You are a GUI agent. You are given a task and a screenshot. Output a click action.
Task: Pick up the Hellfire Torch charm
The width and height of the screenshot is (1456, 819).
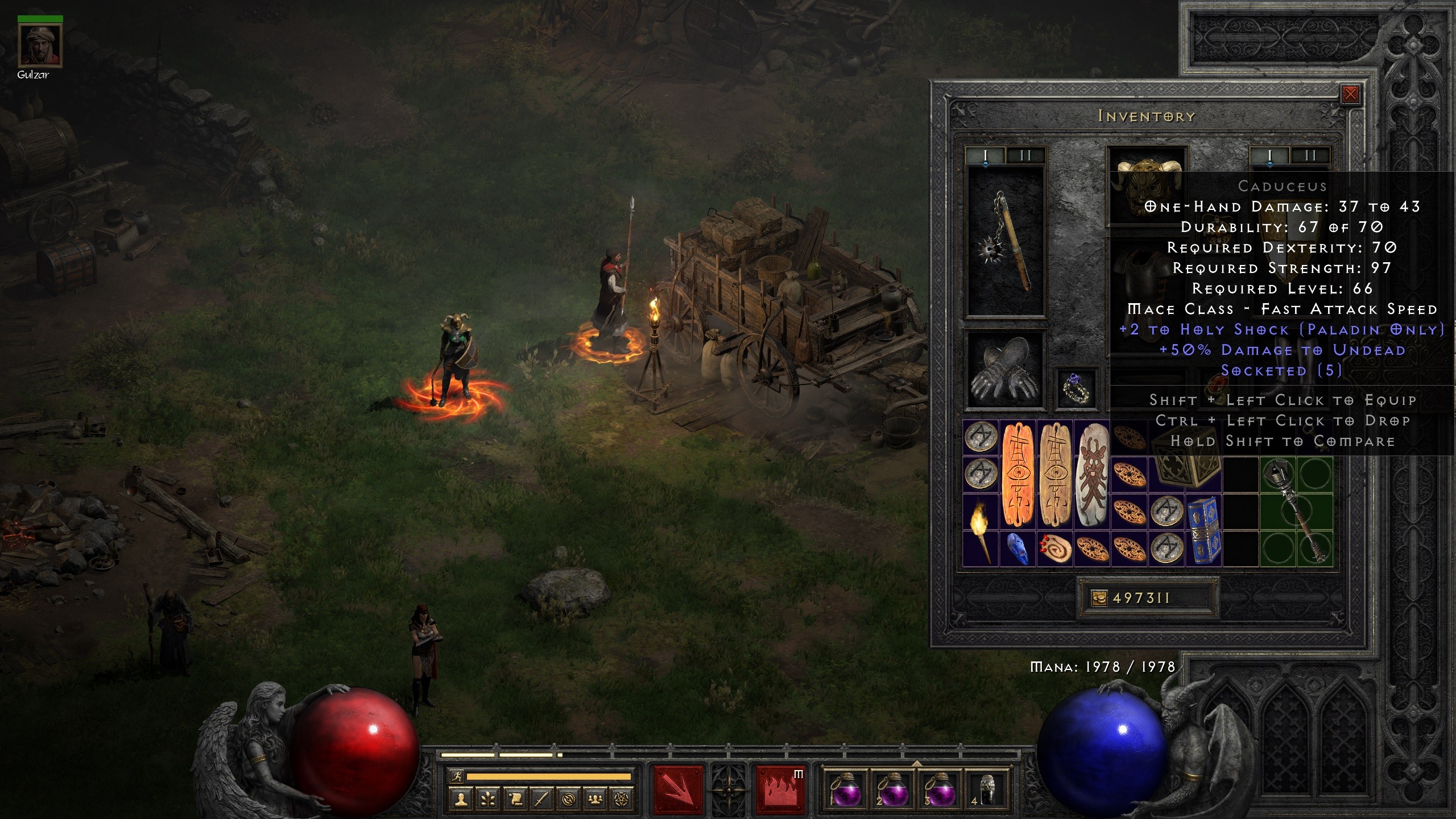(980, 531)
